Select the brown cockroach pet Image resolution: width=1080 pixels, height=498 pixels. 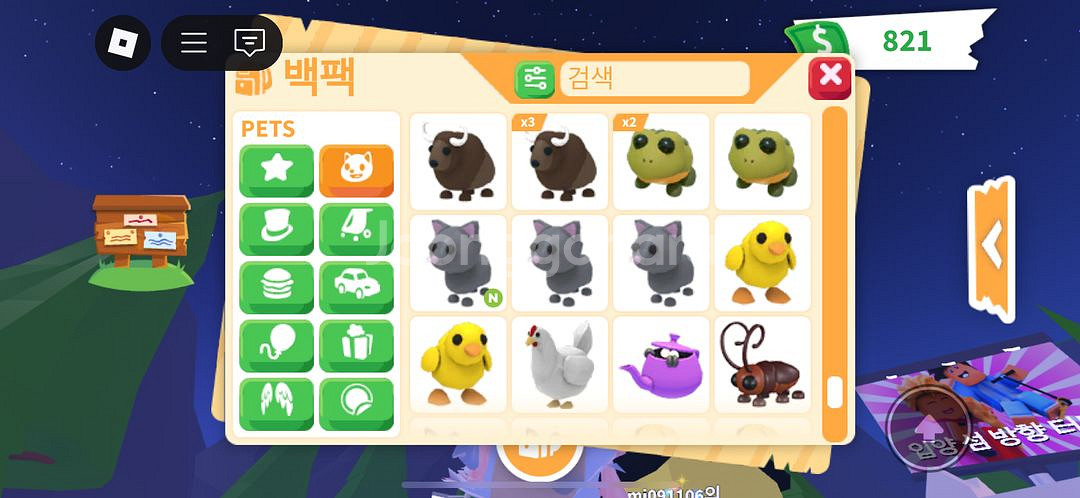point(762,364)
